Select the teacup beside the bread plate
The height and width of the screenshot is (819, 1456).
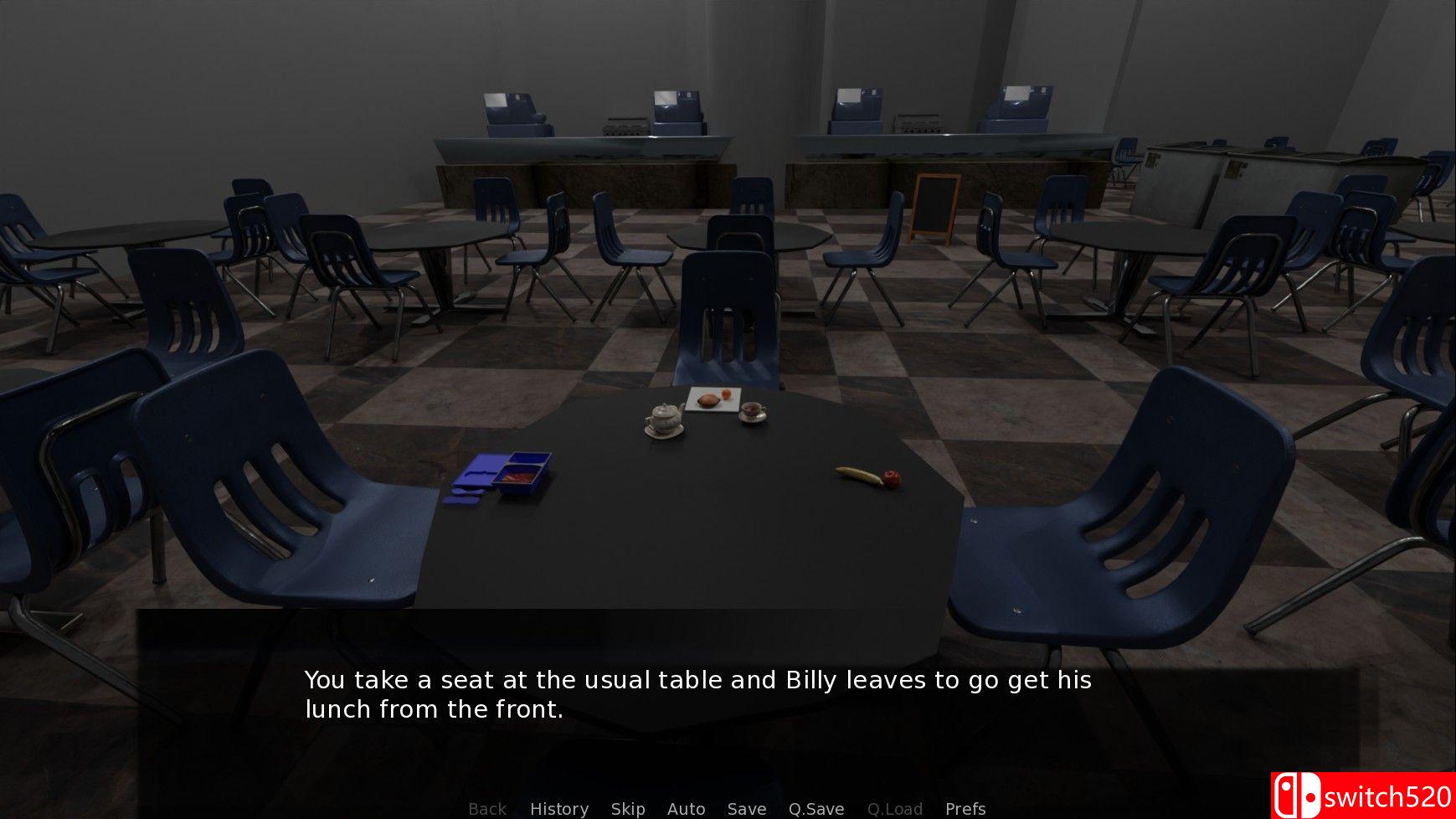752,409
